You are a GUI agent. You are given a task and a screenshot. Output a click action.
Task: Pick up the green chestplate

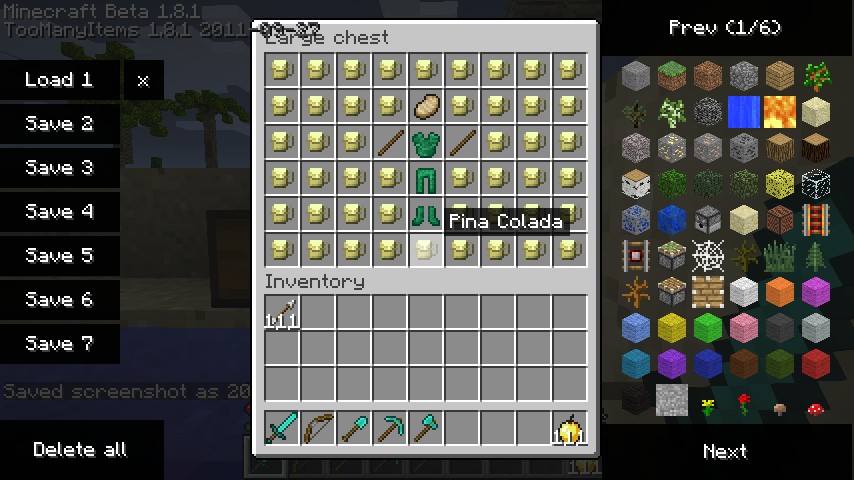pos(426,142)
